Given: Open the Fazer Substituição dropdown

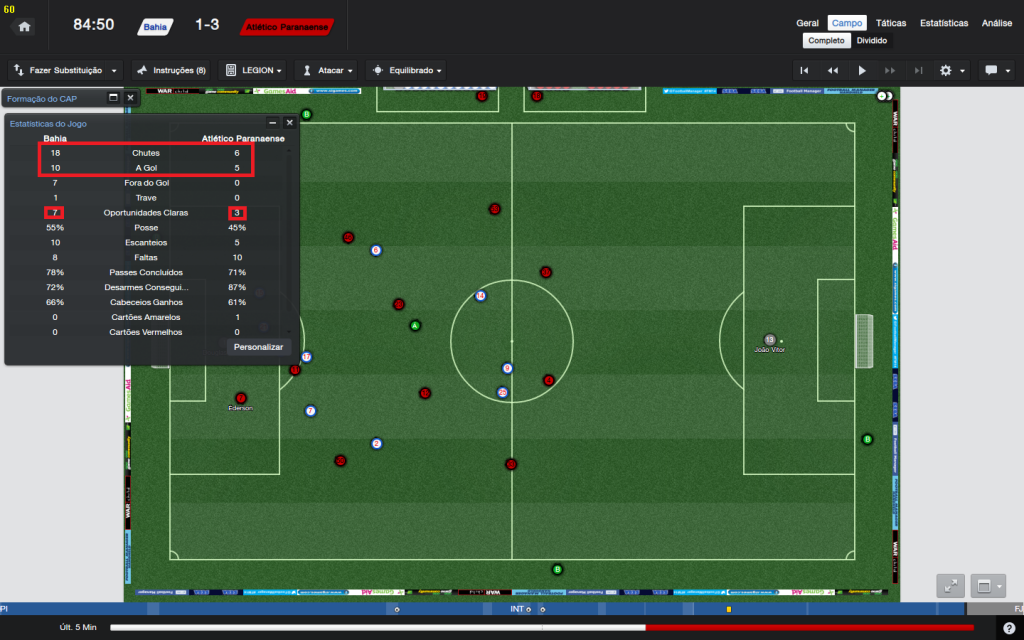Looking at the screenshot, I should [x=66, y=71].
